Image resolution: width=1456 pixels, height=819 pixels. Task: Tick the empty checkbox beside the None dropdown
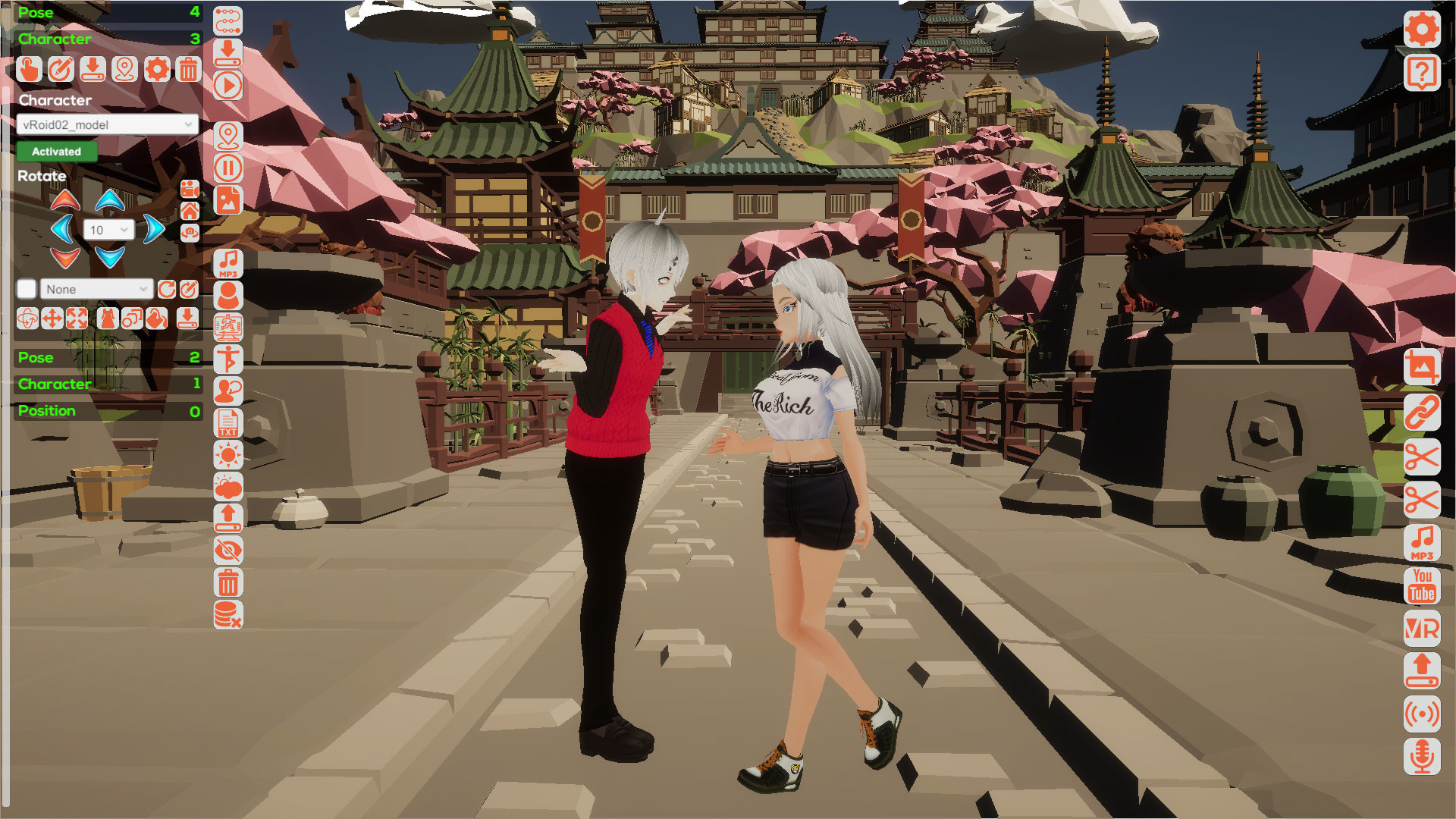coord(27,289)
